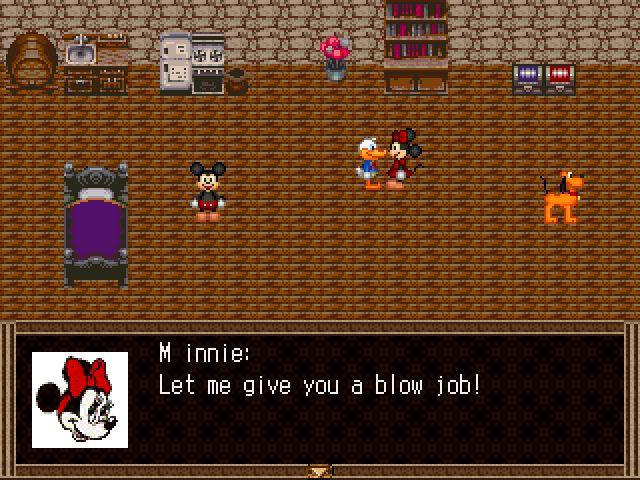
Task: Click the dialogue continue arrow indicator
Action: [320, 469]
